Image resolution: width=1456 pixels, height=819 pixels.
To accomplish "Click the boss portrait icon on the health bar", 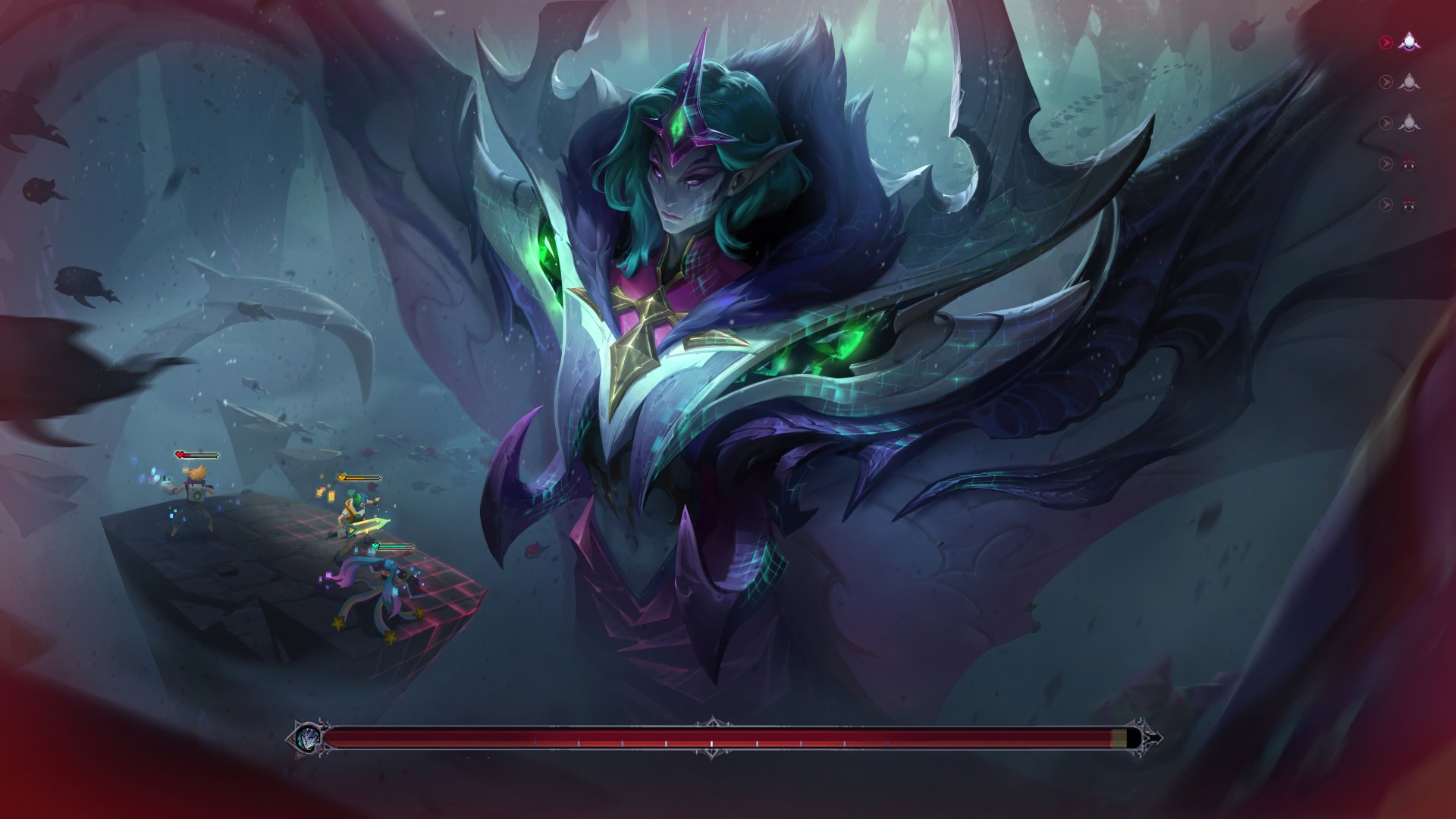I will coord(307,738).
